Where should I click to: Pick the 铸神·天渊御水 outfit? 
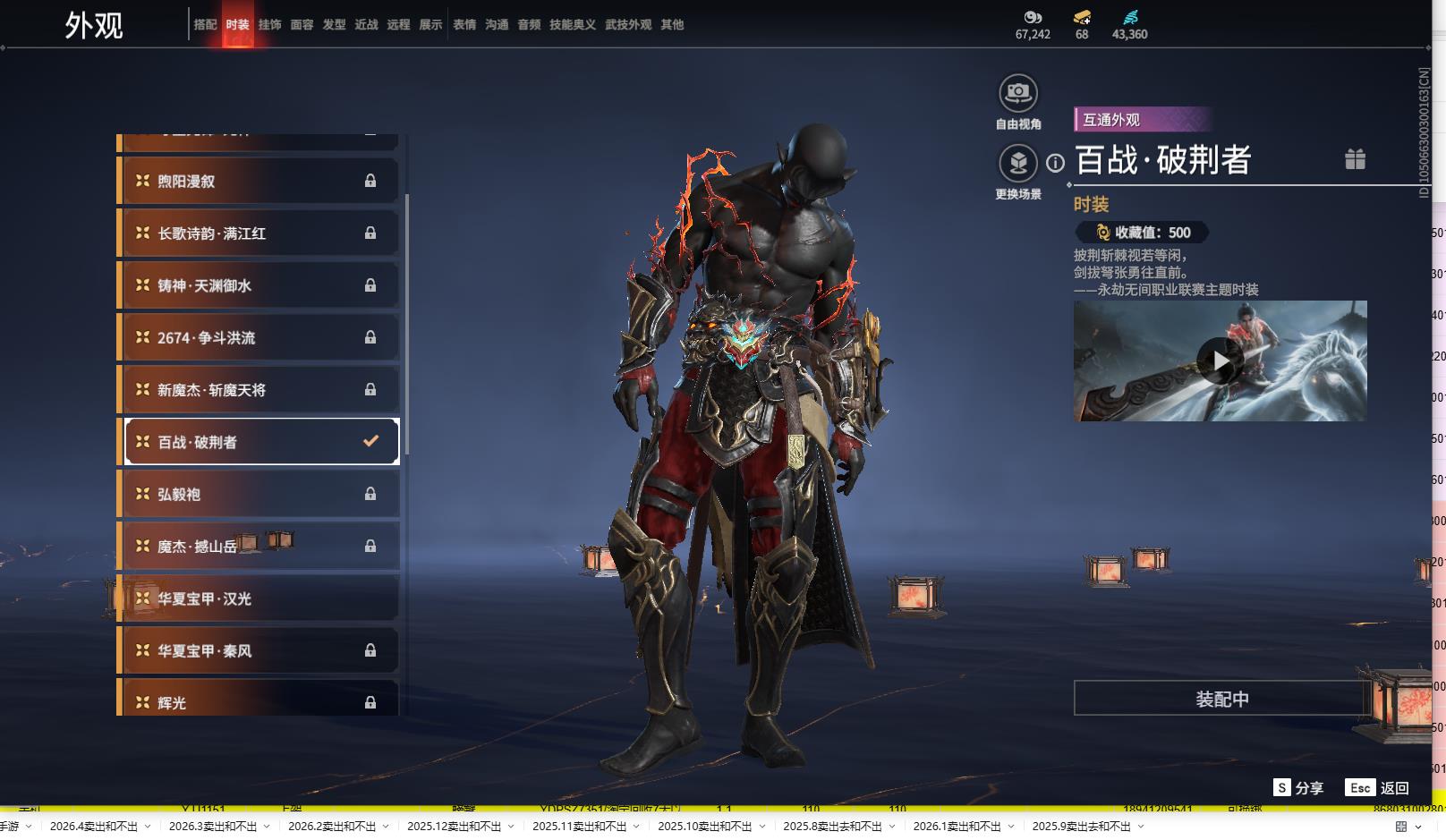click(259, 285)
